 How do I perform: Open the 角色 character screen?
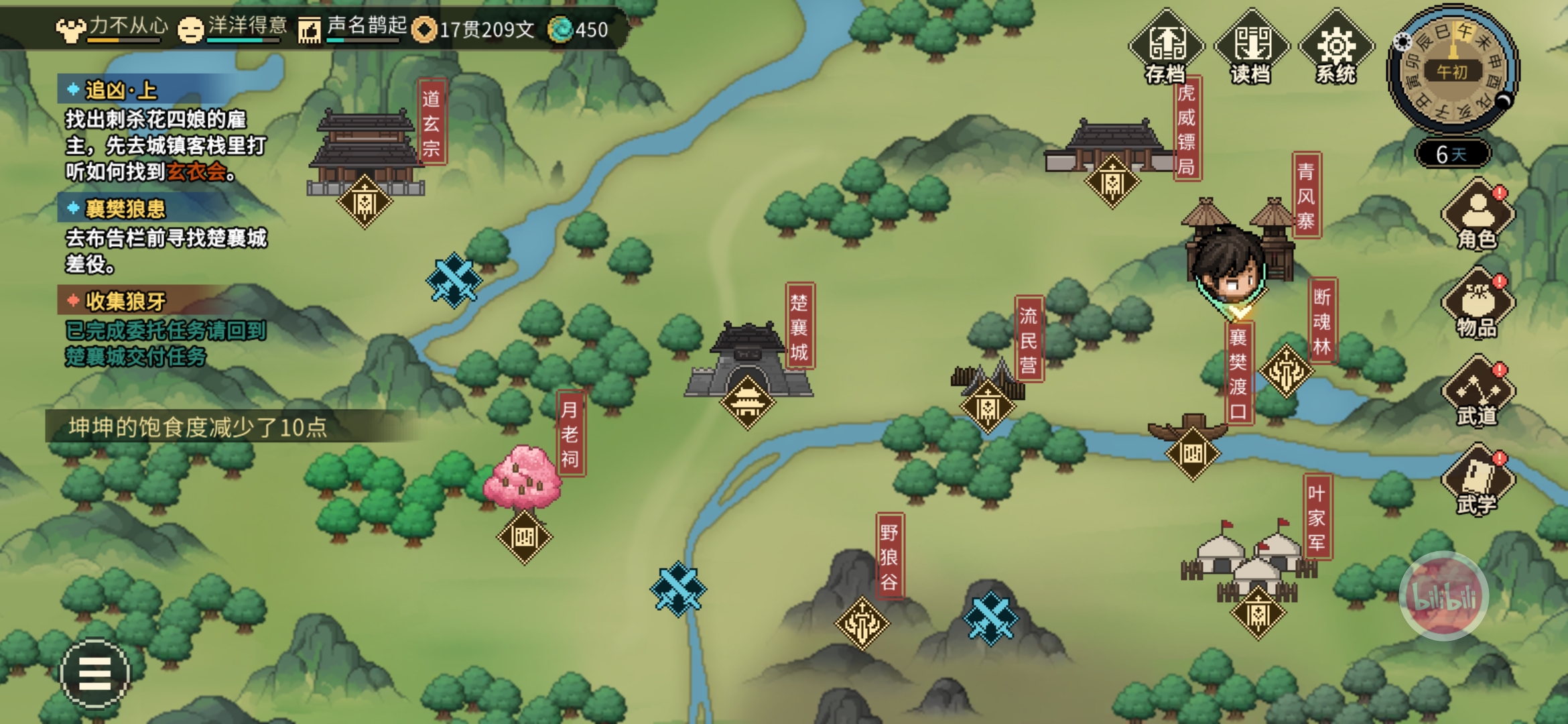(x=1478, y=216)
